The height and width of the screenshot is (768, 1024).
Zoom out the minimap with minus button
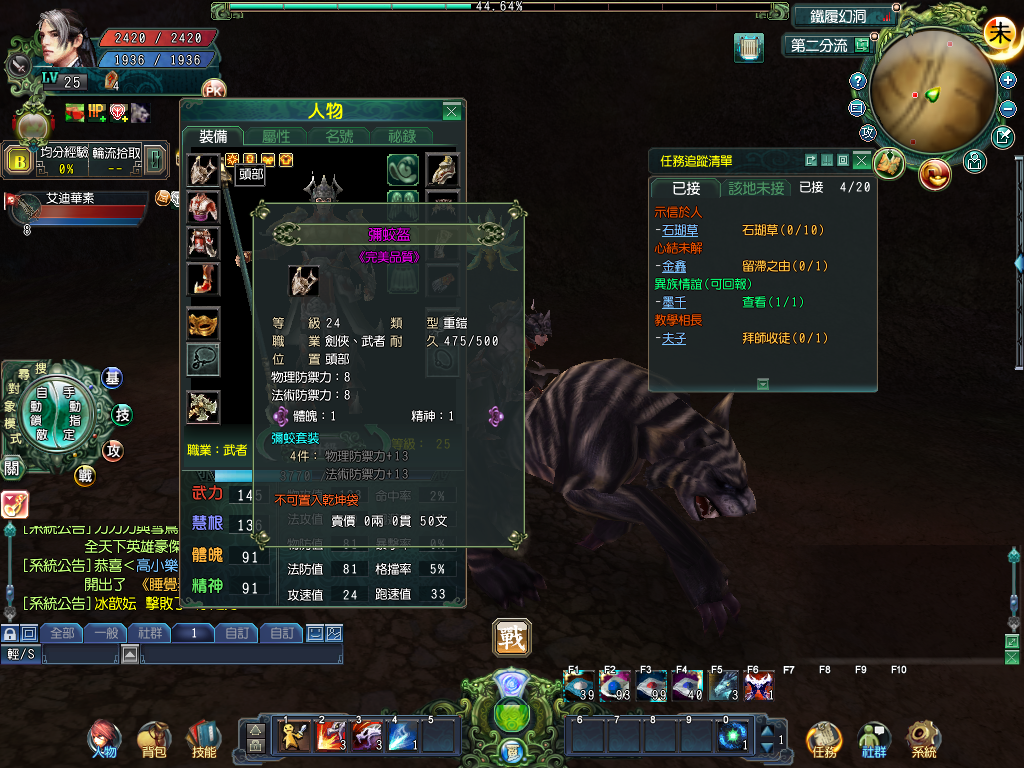point(1007,106)
